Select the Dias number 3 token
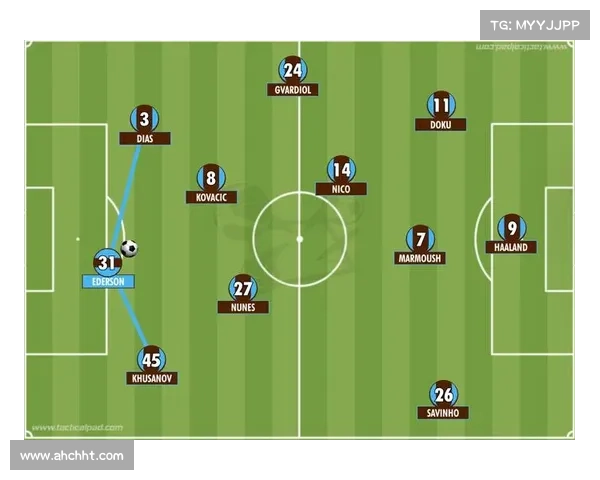 tap(145, 119)
